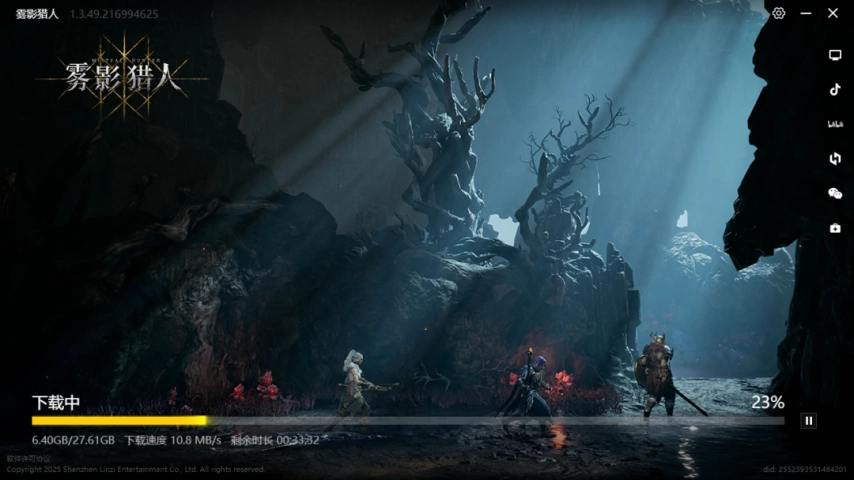This screenshot has width=854, height=480.
Task: Open the TikTok/Douyin link icon
Action: (835, 89)
